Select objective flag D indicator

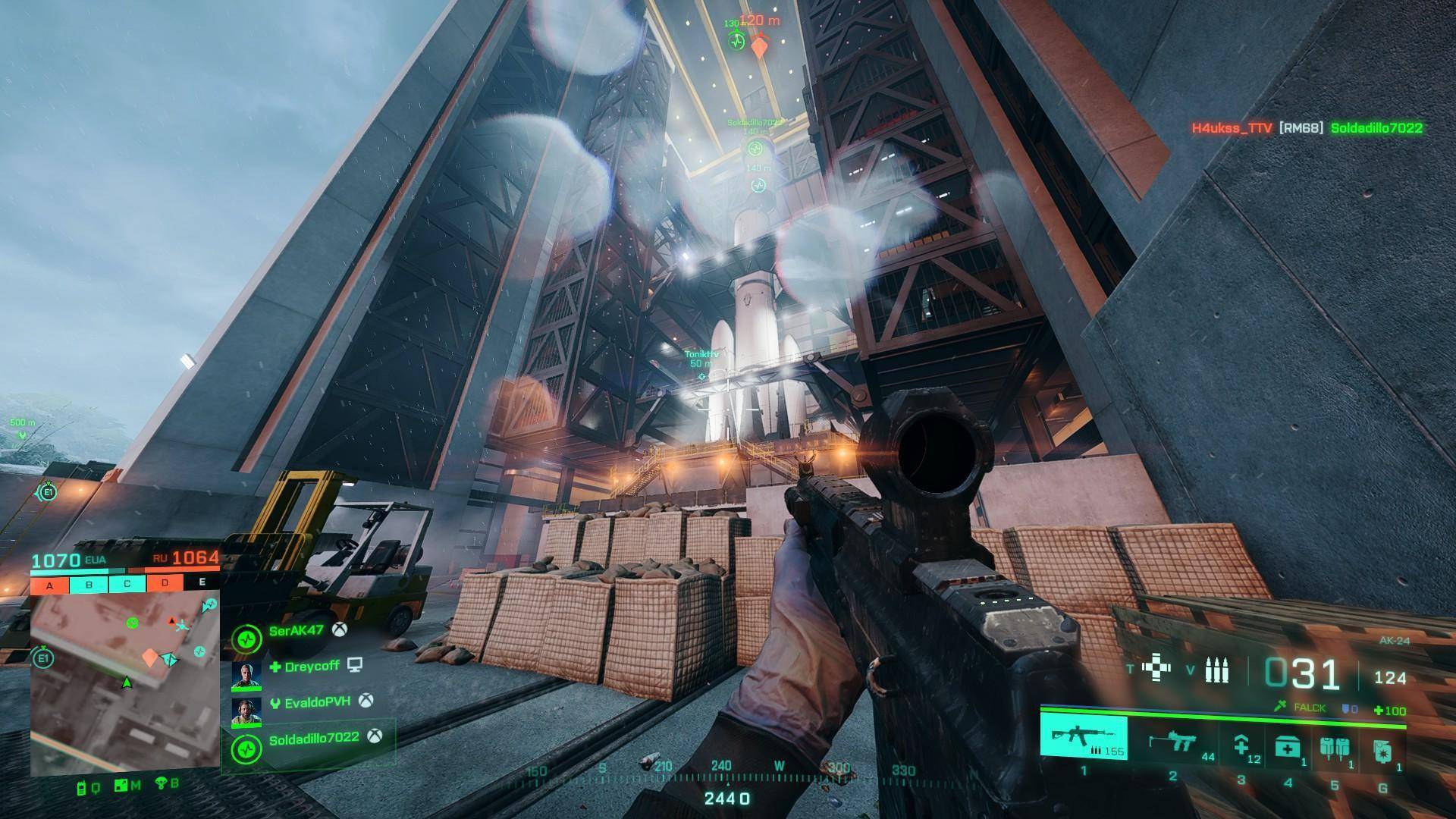pos(165,584)
